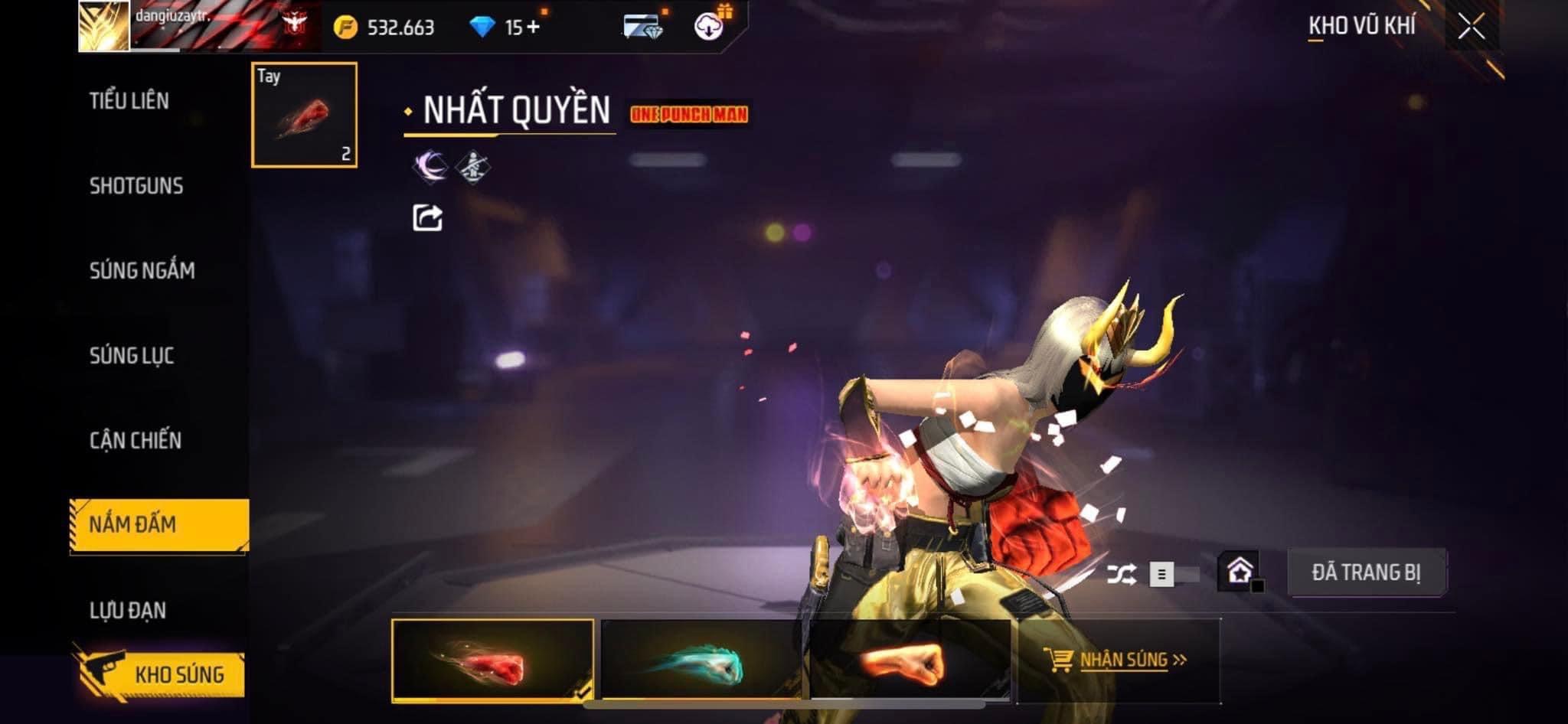Image resolution: width=1568 pixels, height=724 pixels.
Task: Choose the red flaming fist skin
Action: coord(492,660)
